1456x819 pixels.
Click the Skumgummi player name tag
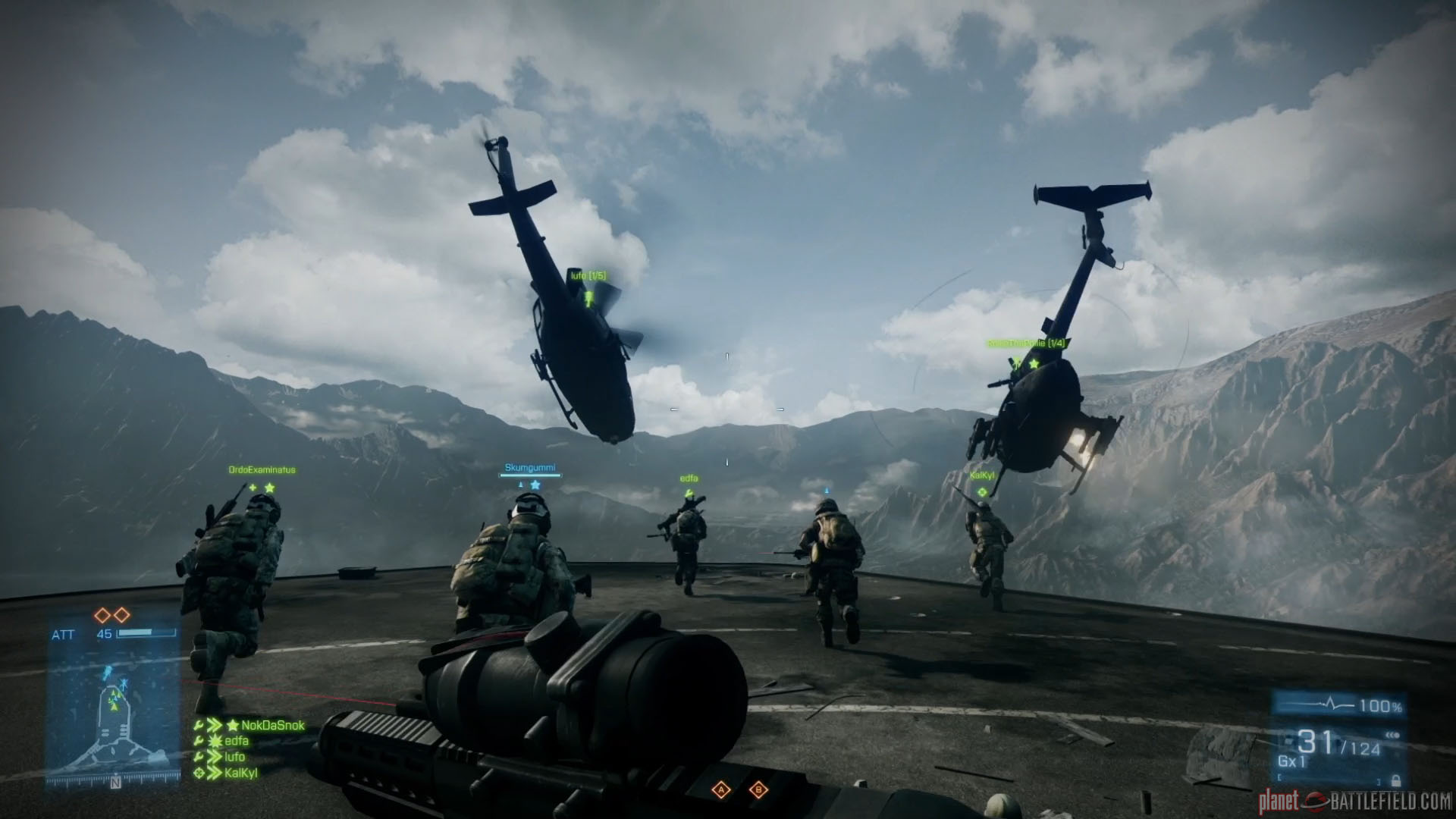coord(530,468)
